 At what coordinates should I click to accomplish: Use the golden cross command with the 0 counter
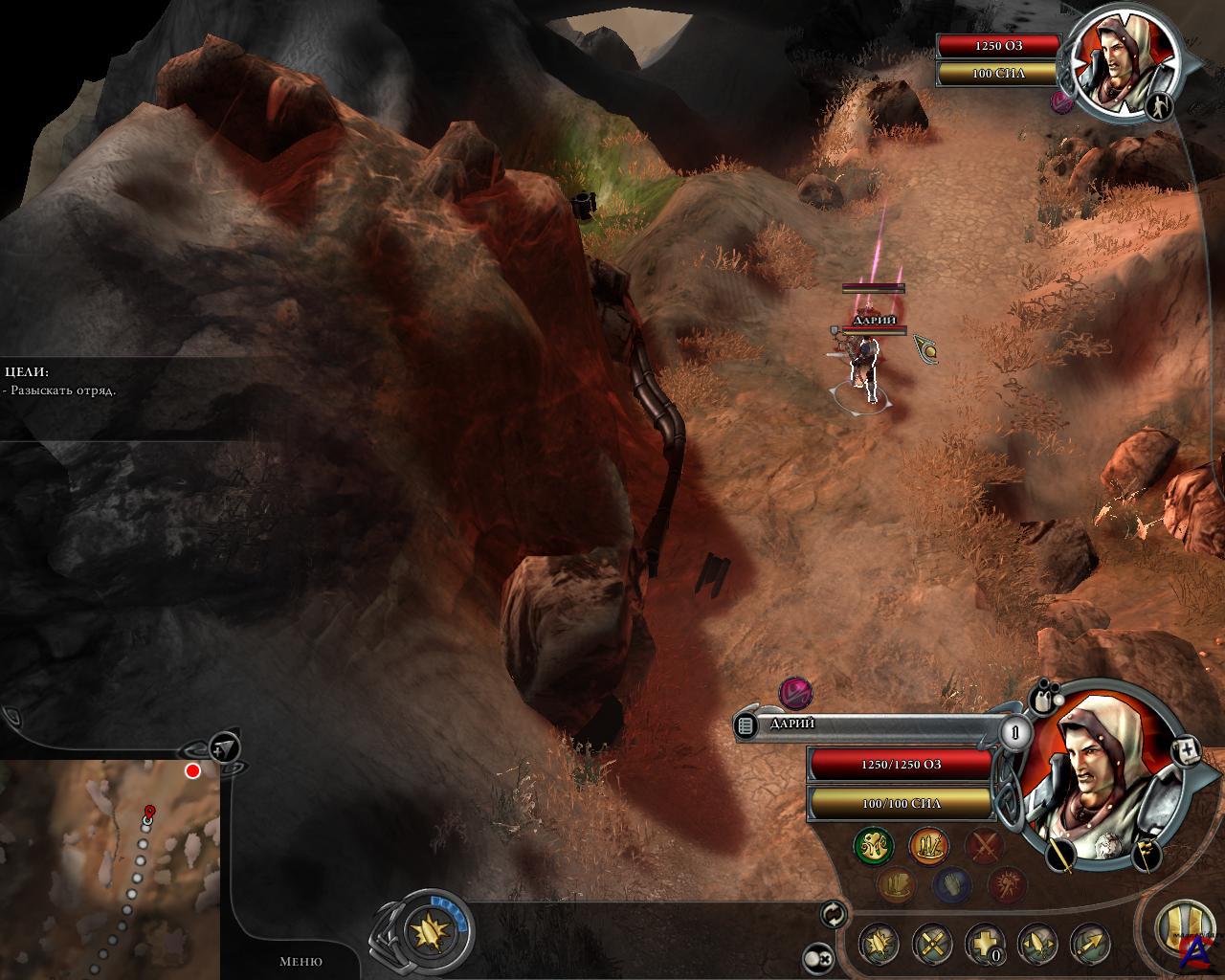984,945
